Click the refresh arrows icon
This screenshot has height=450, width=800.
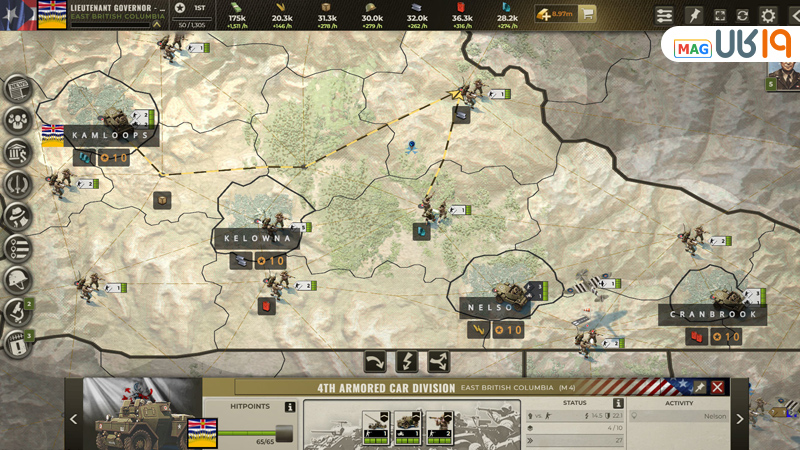coord(742,16)
